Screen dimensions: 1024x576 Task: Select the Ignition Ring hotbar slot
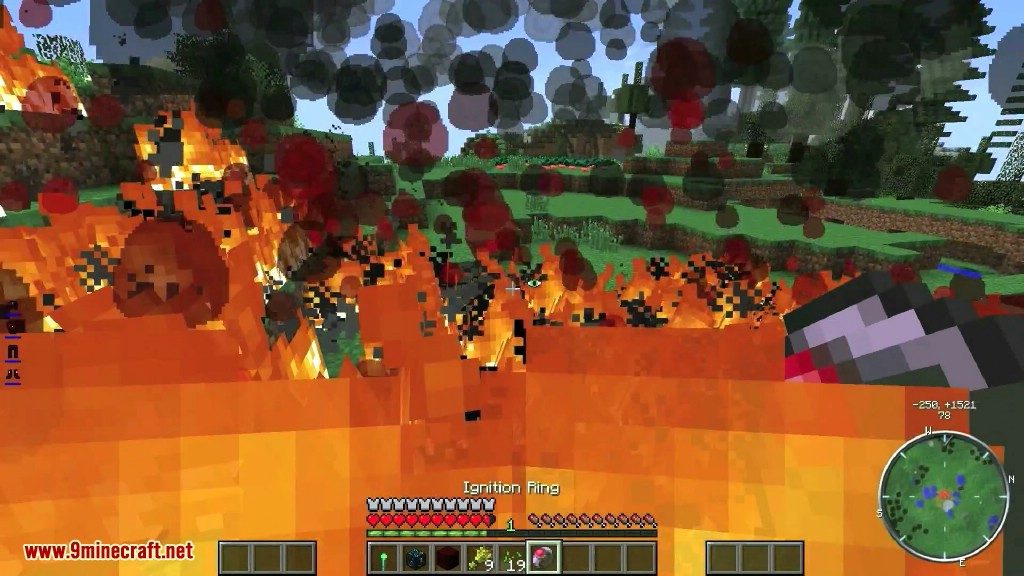pos(544,558)
